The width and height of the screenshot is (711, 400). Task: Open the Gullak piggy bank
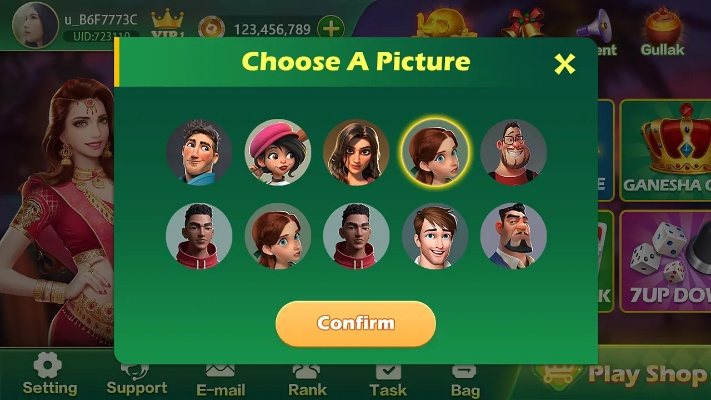point(662,30)
